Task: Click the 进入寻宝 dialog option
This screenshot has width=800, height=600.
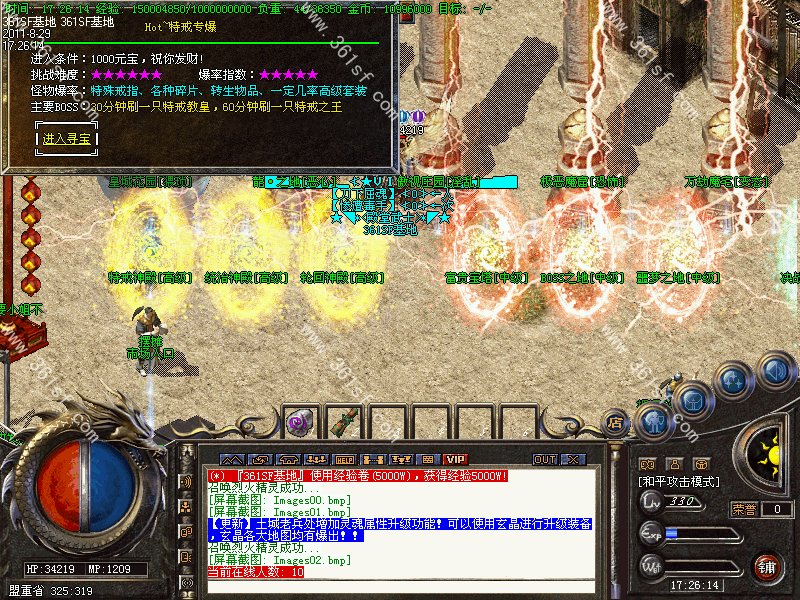Action: click(x=68, y=139)
